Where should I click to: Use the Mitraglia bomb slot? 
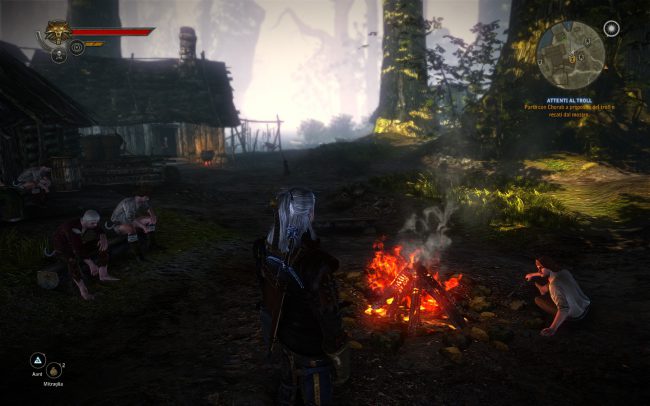54,371
